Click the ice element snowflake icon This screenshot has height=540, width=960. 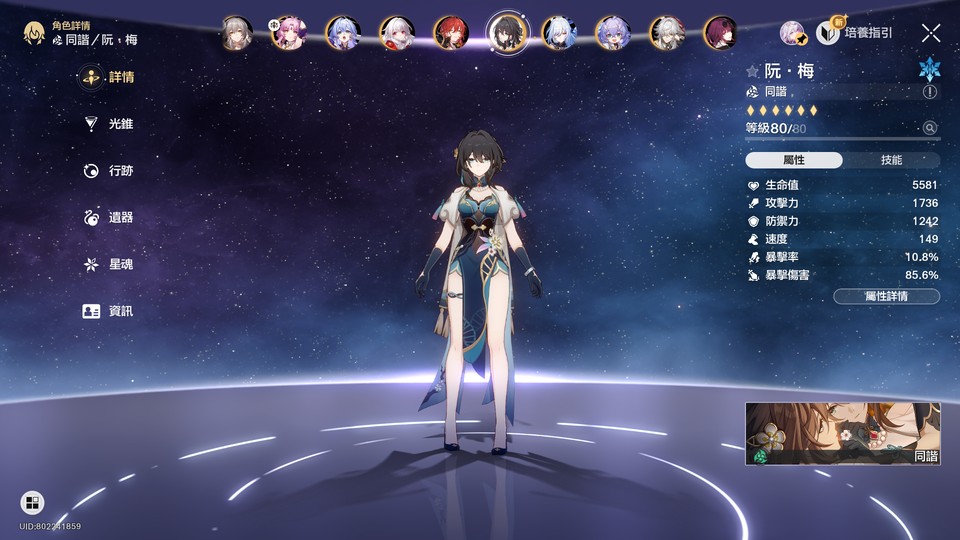pyautogui.click(x=930, y=69)
